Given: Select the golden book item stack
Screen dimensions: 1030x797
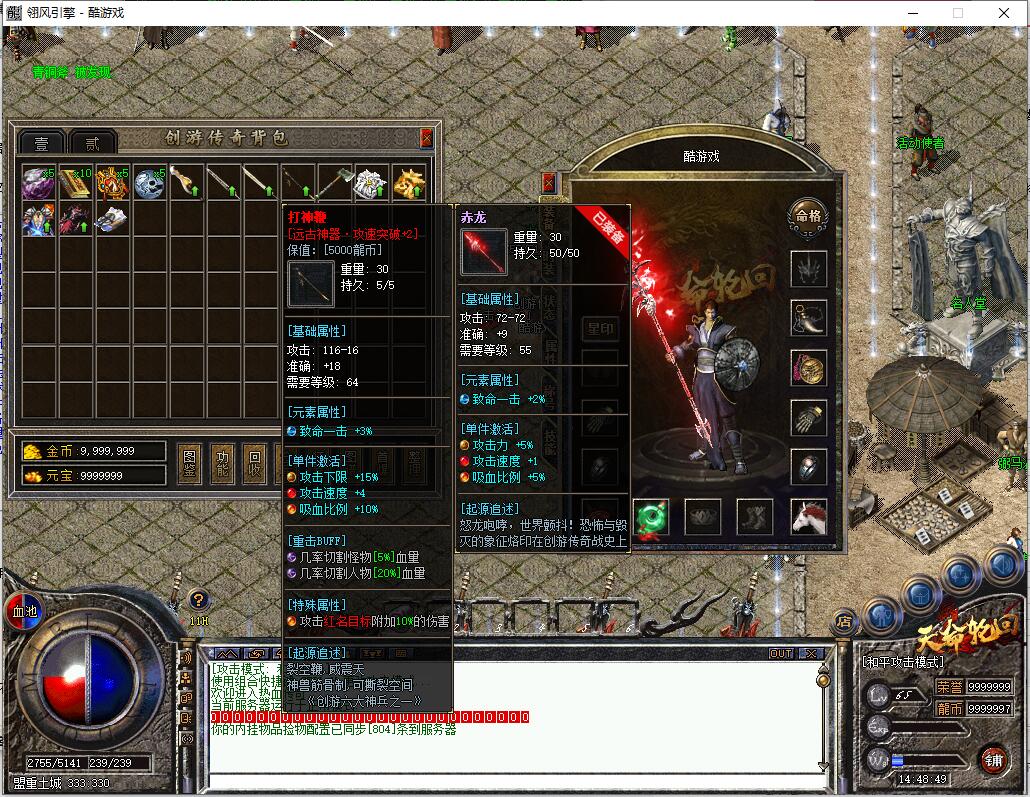Looking at the screenshot, I should click(x=76, y=182).
